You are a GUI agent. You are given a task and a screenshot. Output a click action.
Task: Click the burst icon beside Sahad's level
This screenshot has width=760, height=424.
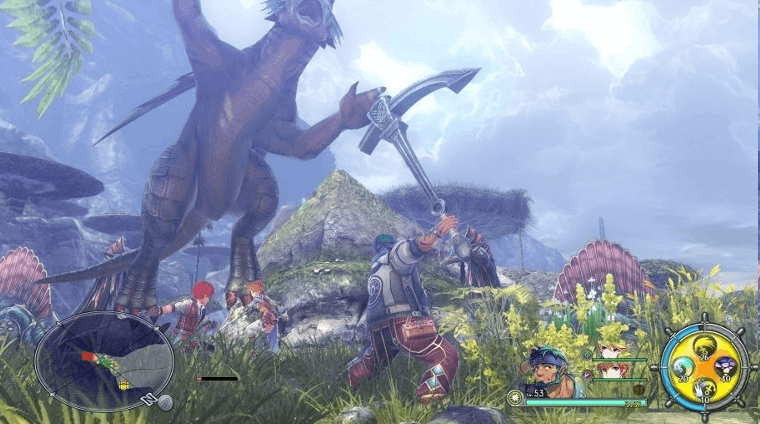515,397
